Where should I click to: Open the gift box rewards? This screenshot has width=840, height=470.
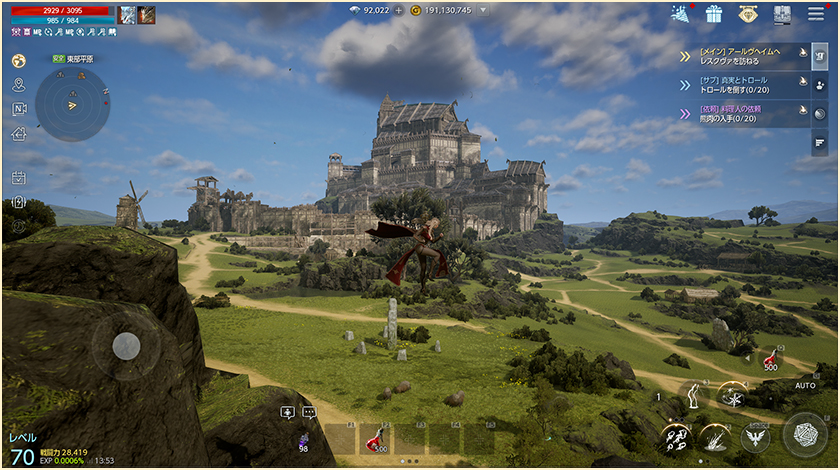[x=714, y=14]
